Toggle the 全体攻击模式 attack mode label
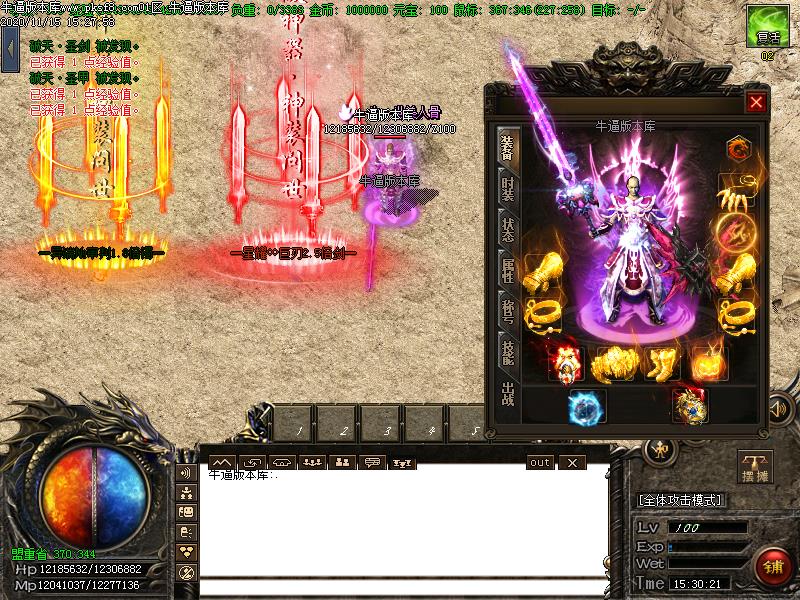This screenshot has height=600, width=800. coord(681,500)
